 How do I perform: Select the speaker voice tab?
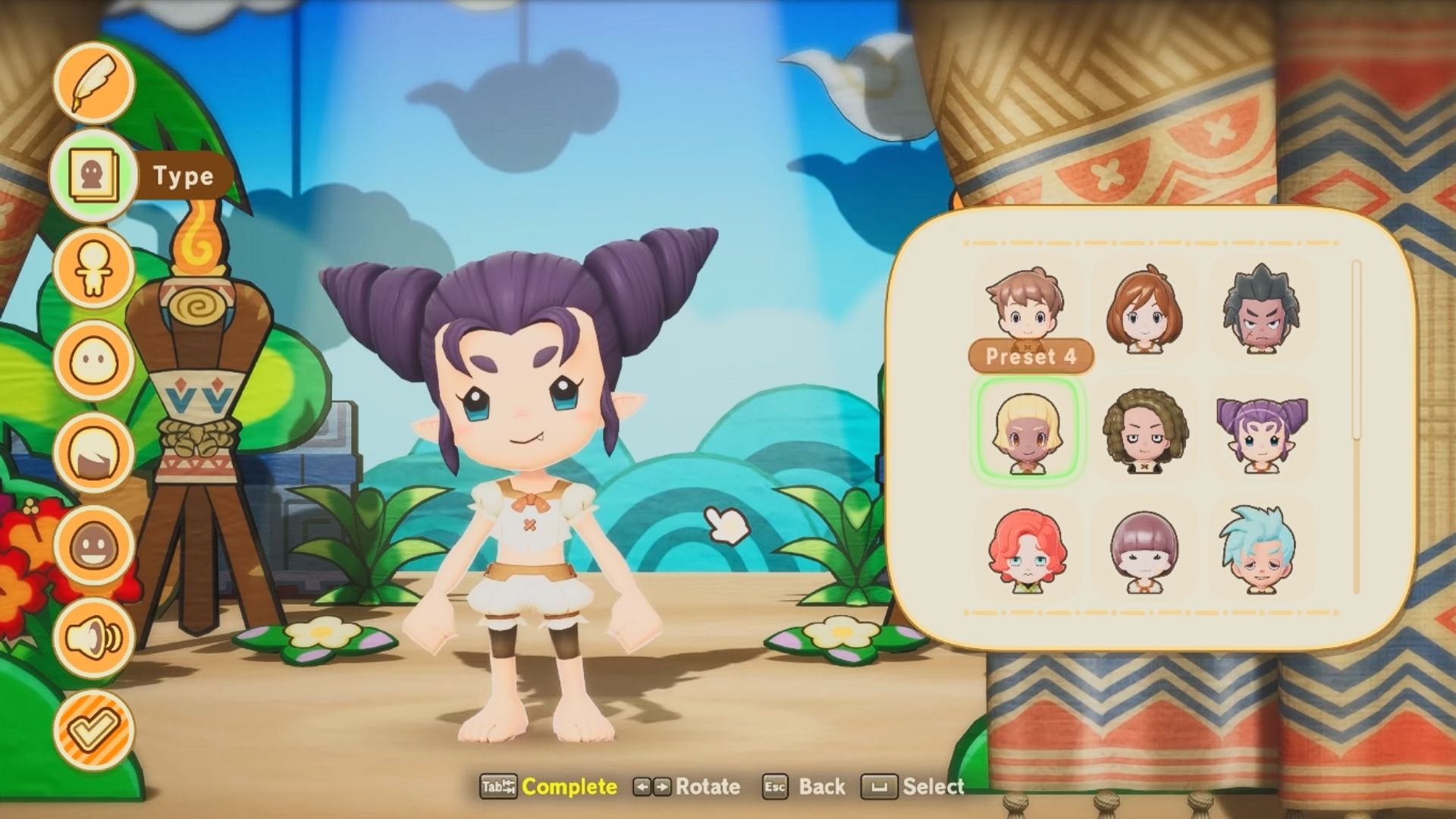tap(94, 638)
